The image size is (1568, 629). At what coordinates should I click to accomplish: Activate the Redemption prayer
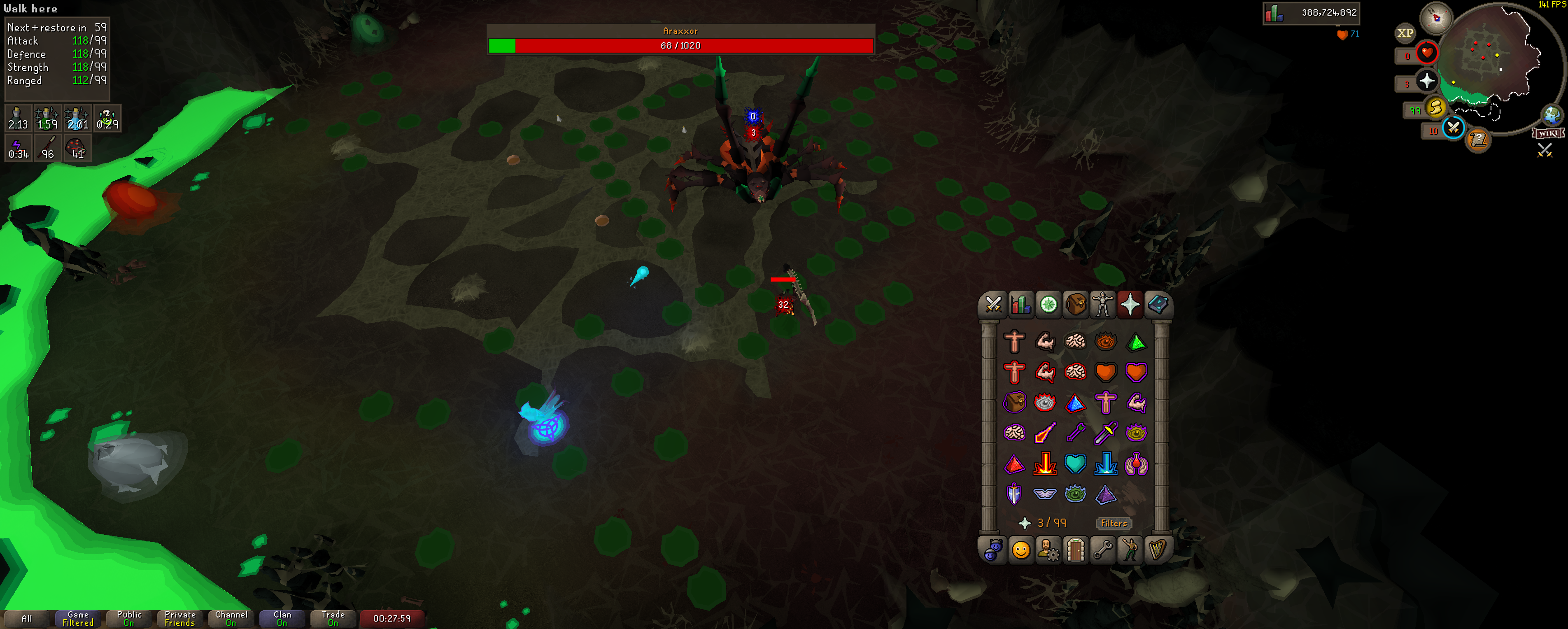[1075, 464]
